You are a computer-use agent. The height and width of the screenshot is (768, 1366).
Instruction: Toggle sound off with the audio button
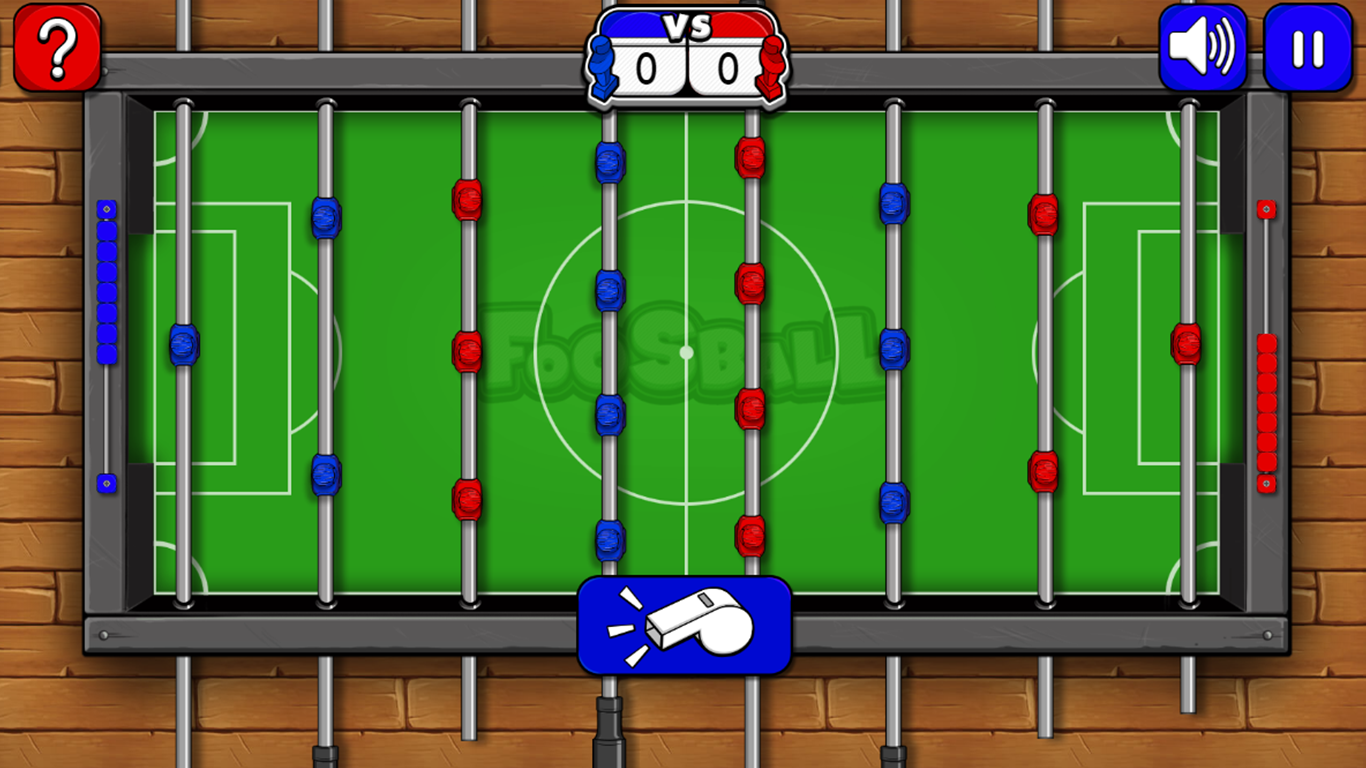pyautogui.click(x=1201, y=46)
